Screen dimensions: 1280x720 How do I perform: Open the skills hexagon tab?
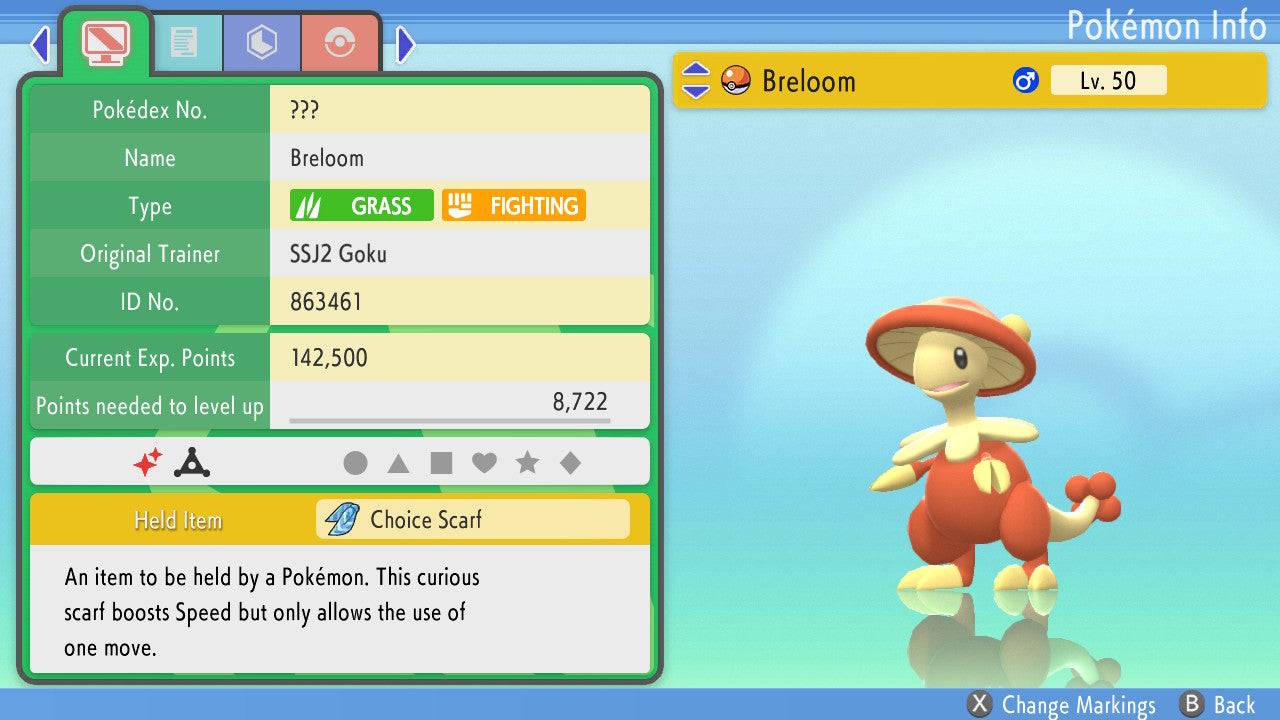(262, 42)
